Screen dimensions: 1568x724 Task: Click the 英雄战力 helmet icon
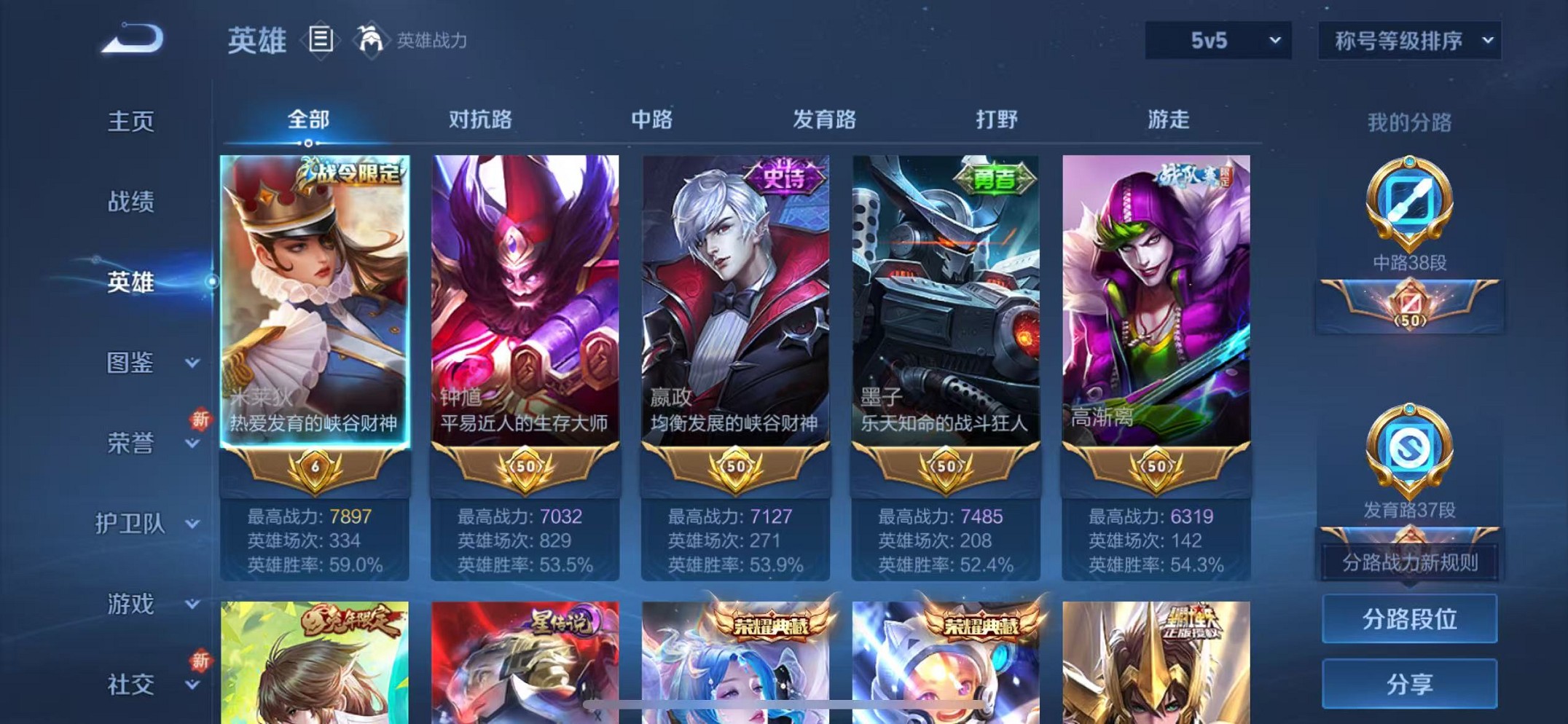(372, 40)
